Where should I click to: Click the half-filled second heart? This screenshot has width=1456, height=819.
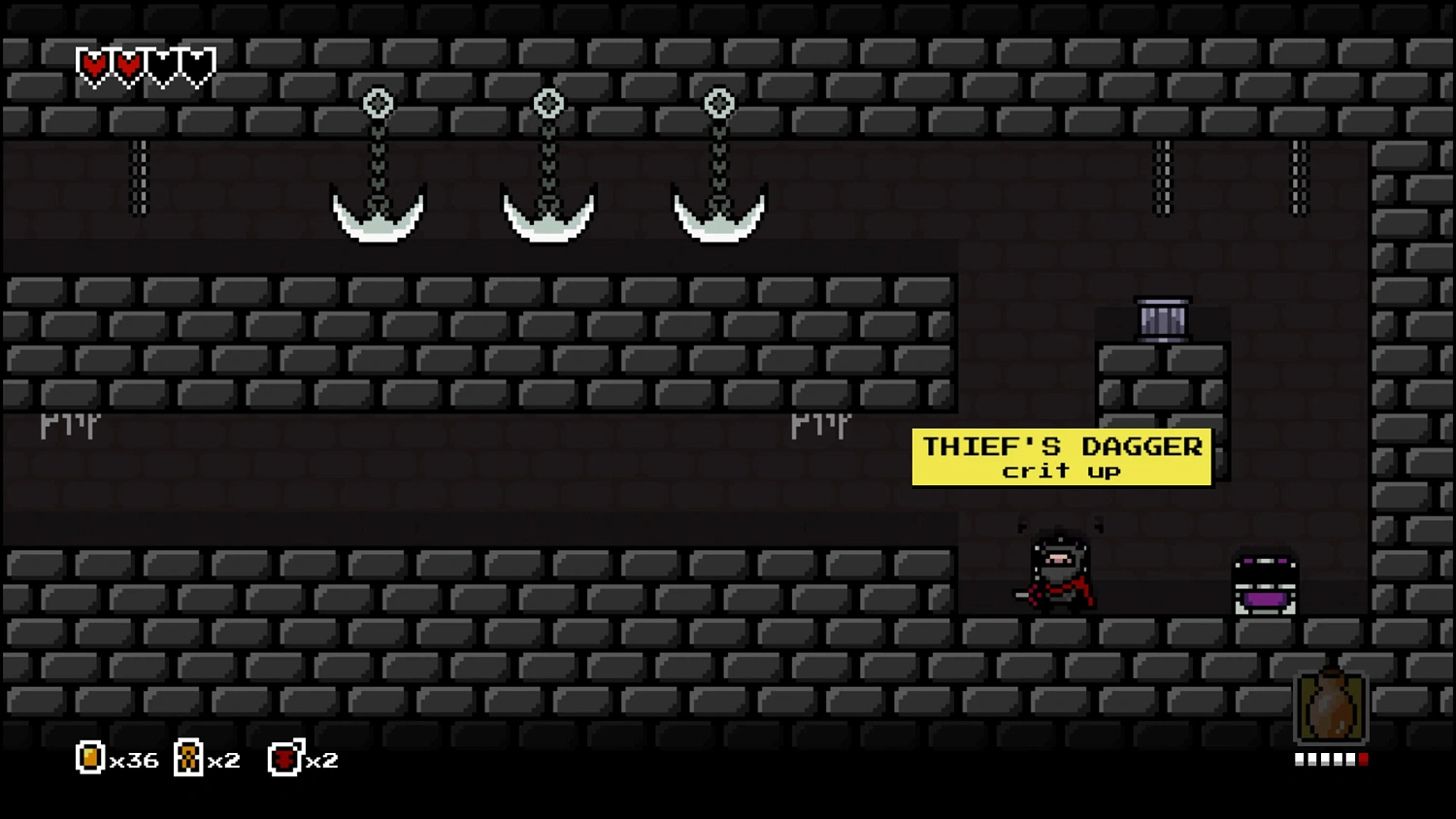click(128, 65)
